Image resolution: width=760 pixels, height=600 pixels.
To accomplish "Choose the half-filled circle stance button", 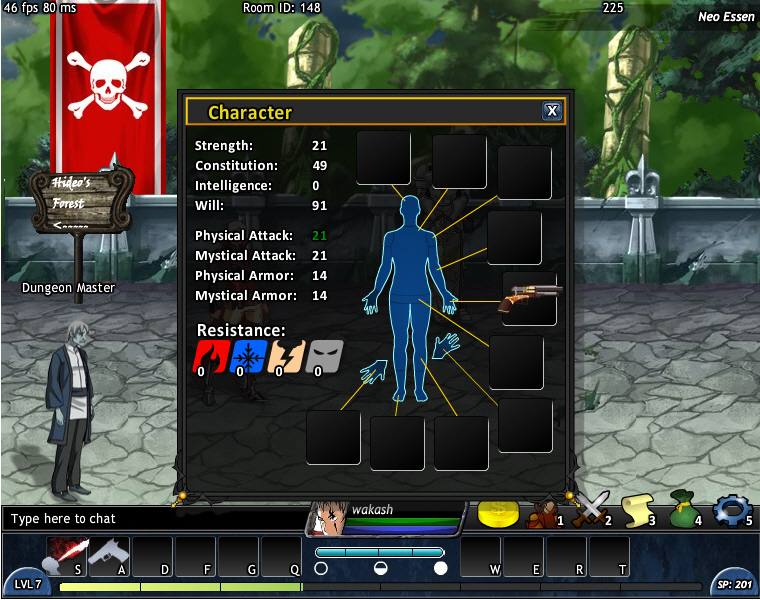I will pyautogui.click(x=380, y=568).
